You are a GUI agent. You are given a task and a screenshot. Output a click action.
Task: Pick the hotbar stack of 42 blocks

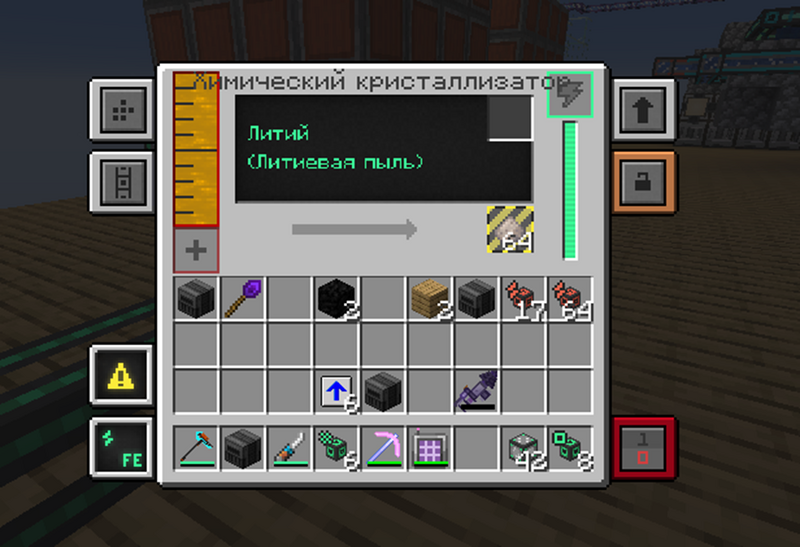[521, 447]
